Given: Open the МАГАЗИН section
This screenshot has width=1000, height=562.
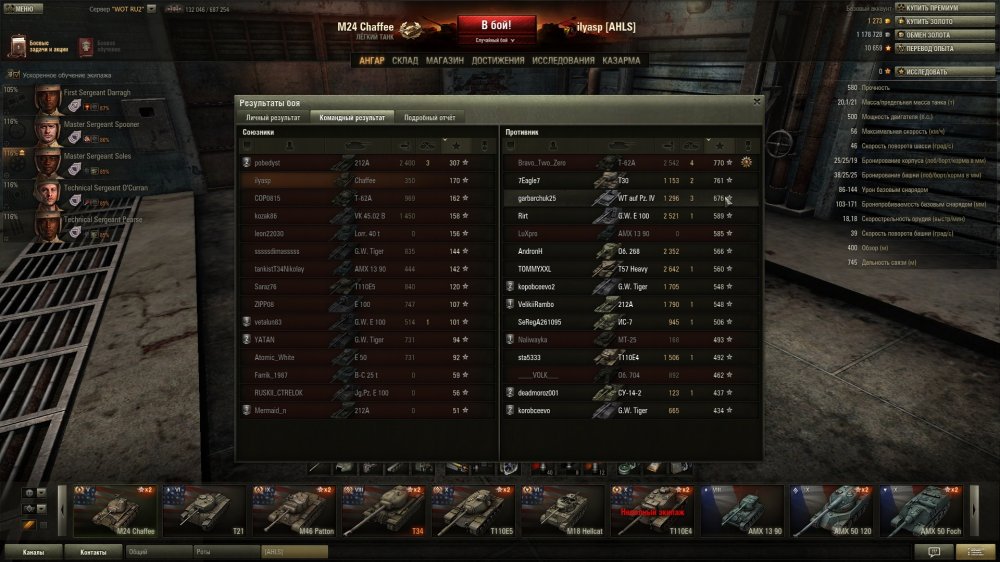Looking at the screenshot, I should [444, 60].
